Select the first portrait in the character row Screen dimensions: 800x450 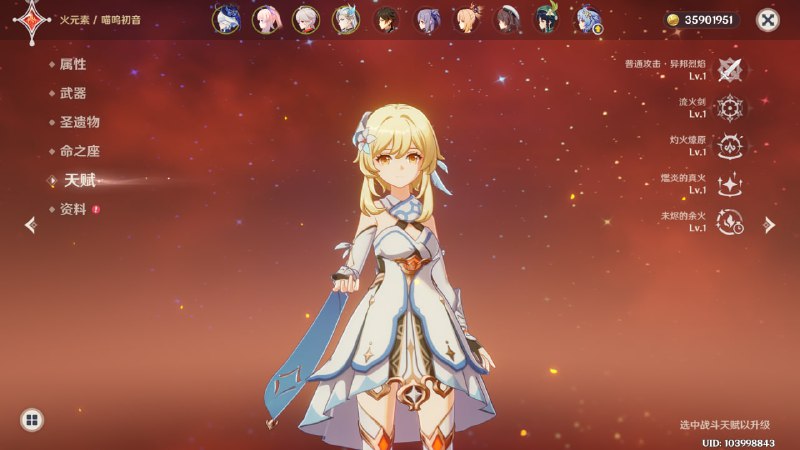[226, 20]
